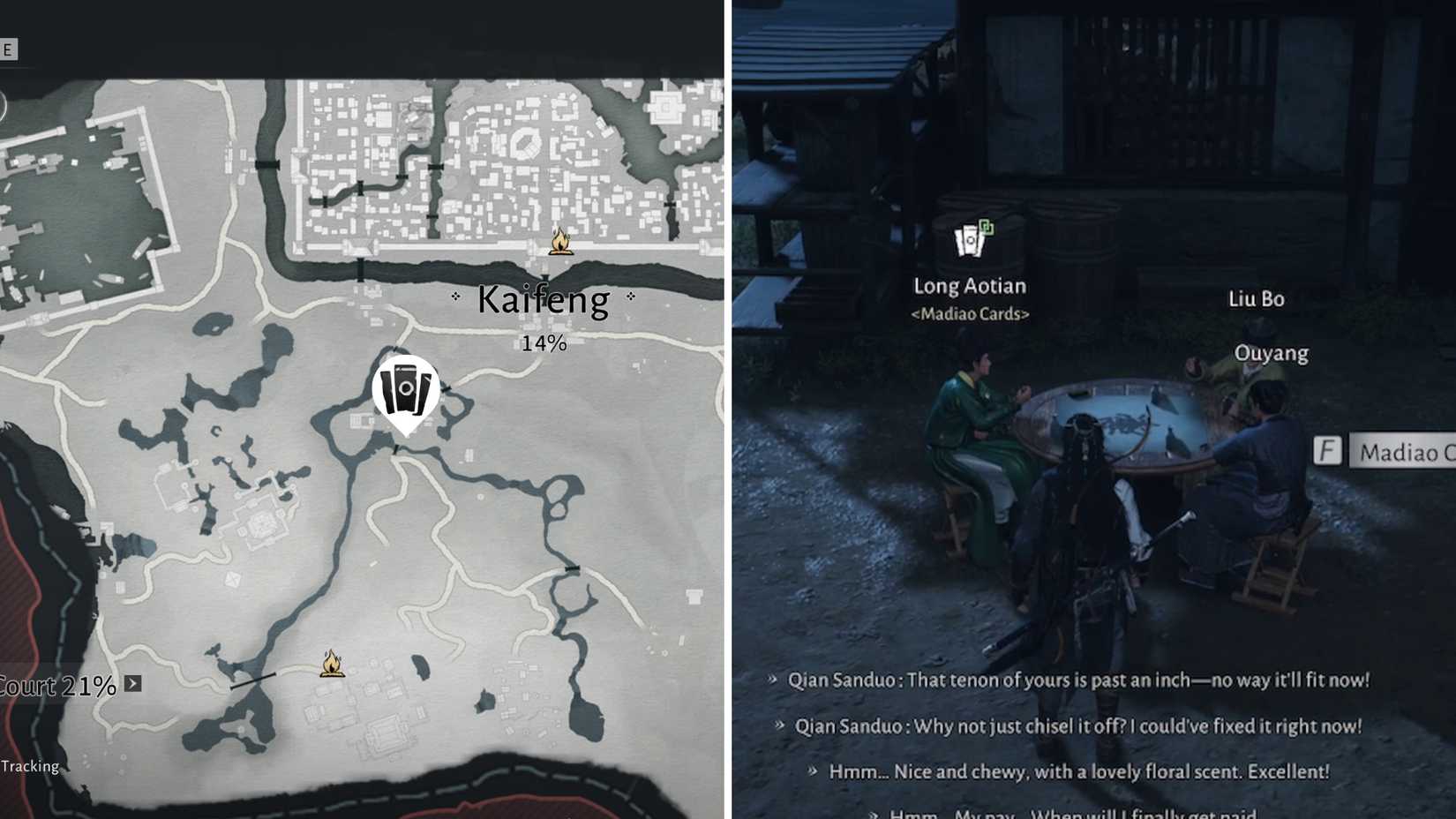Toggle Tracking for the current quest
The image size is (1456, 819).
click(x=29, y=766)
